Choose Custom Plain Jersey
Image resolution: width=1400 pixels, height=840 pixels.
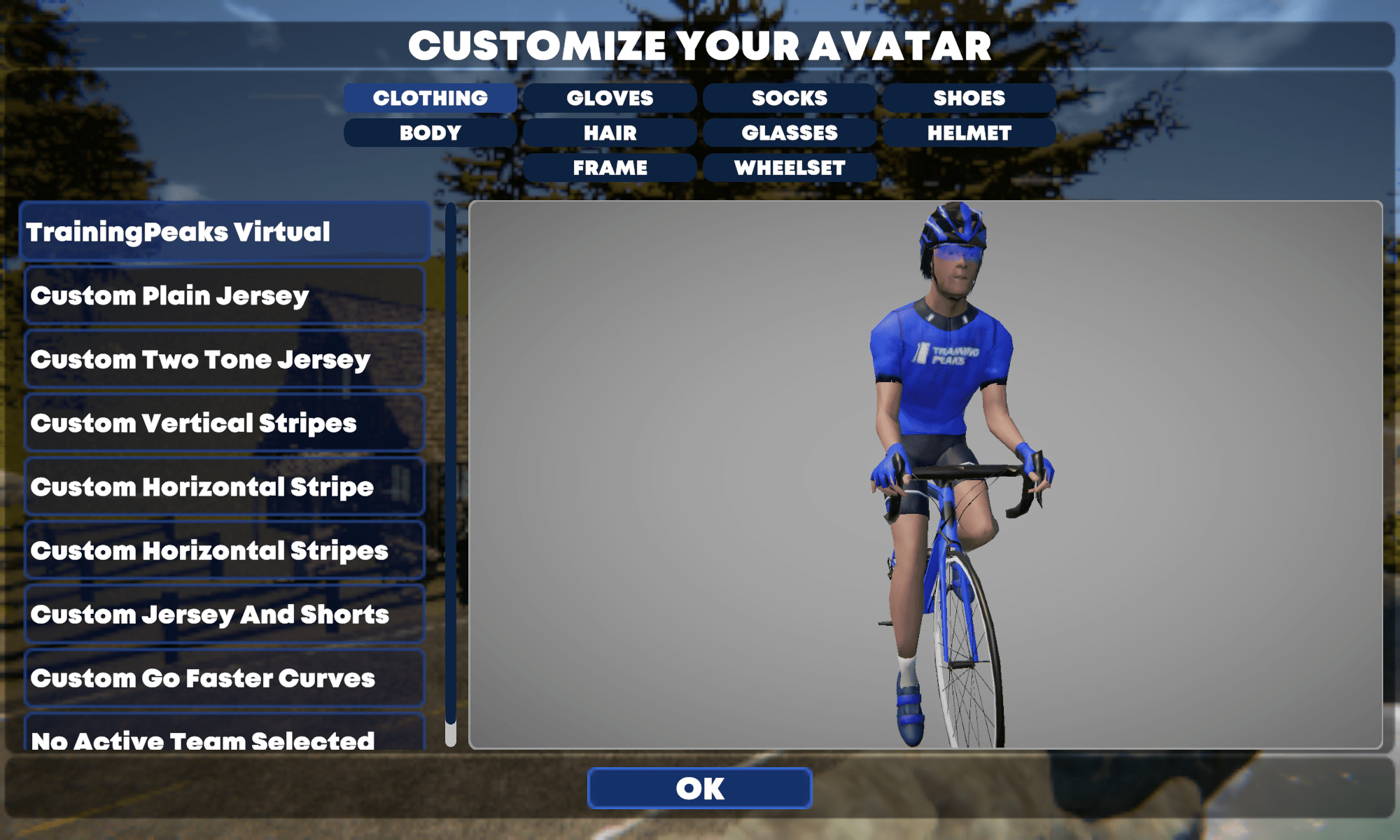coord(224,295)
